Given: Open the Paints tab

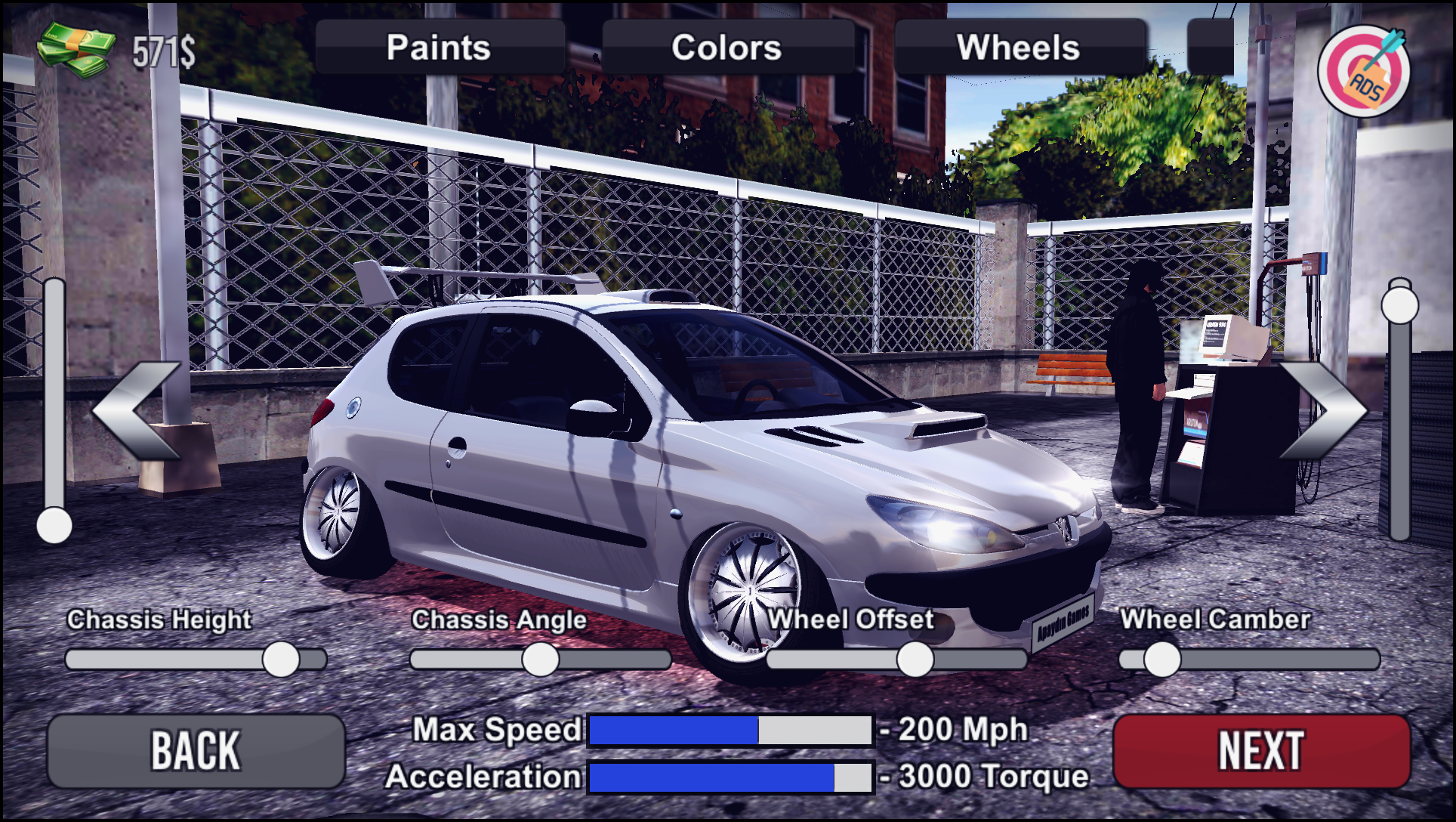Looking at the screenshot, I should click(x=438, y=48).
